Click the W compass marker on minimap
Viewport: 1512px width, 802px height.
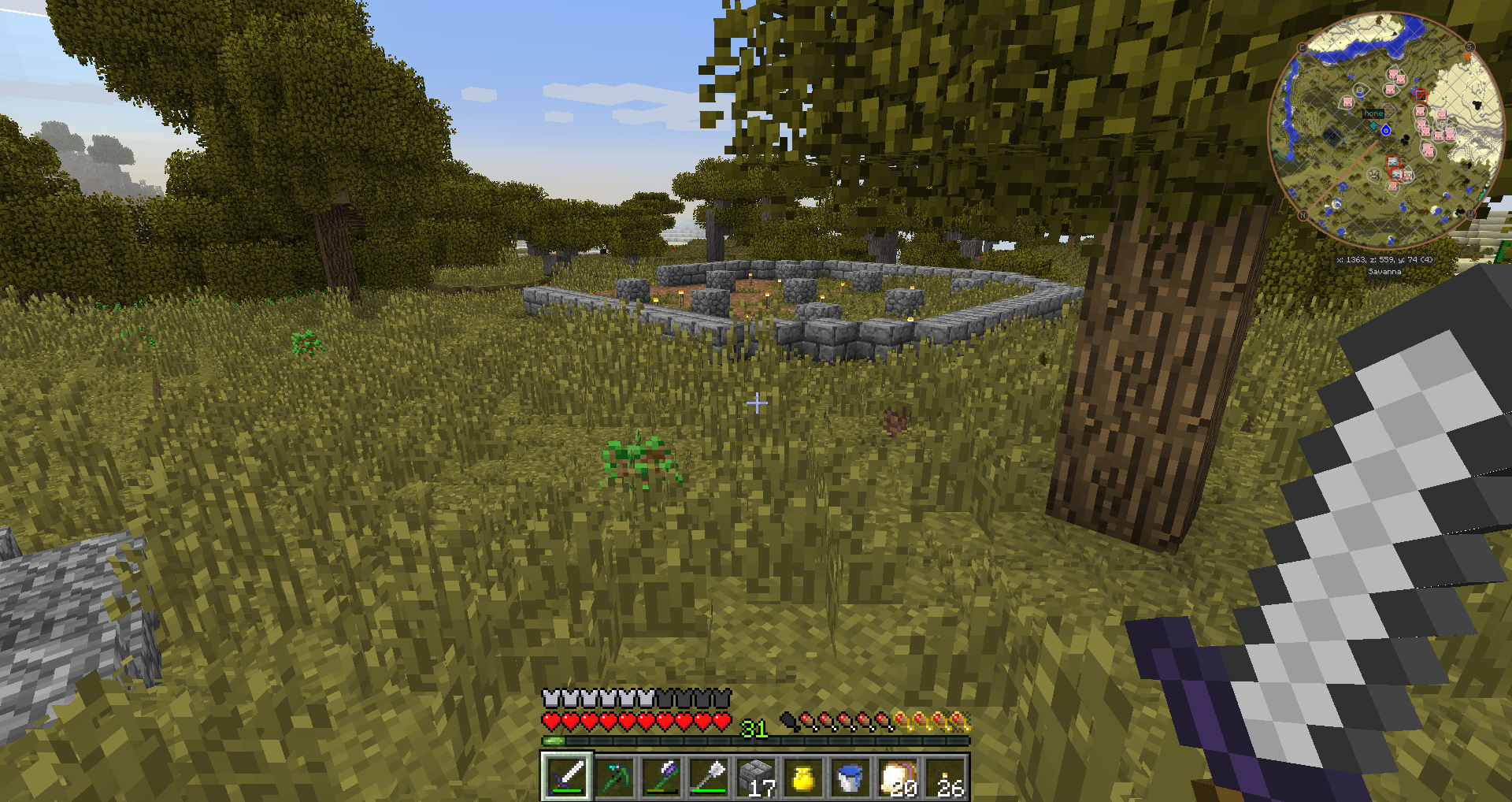(x=1470, y=213)
